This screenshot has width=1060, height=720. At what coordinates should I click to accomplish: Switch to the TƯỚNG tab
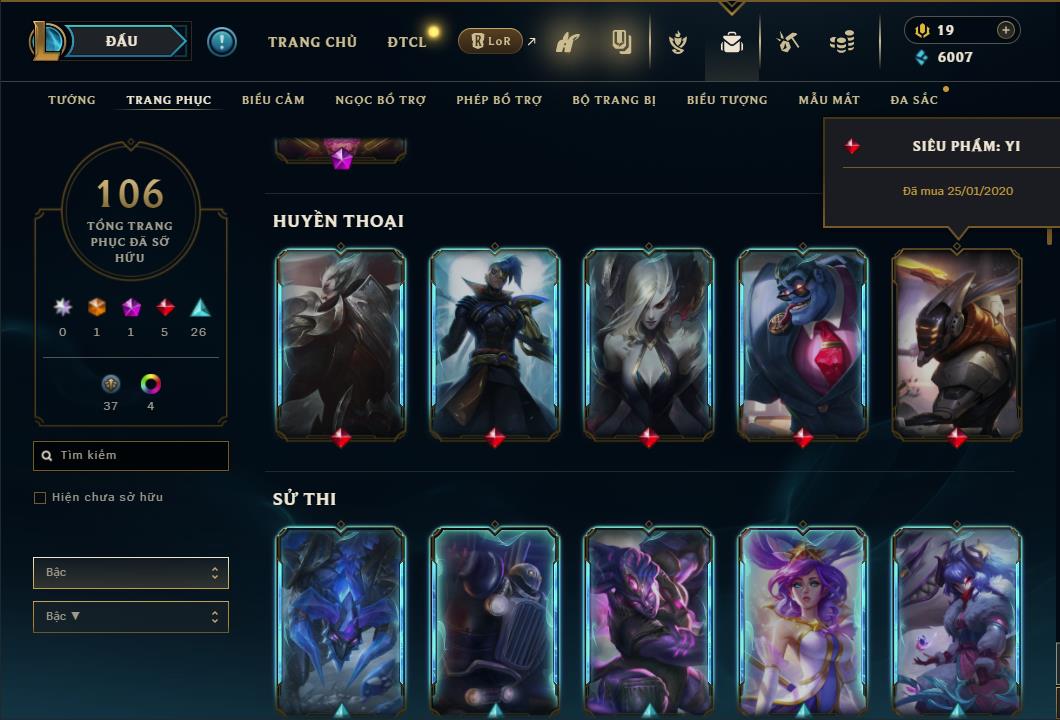click(72, 100)
